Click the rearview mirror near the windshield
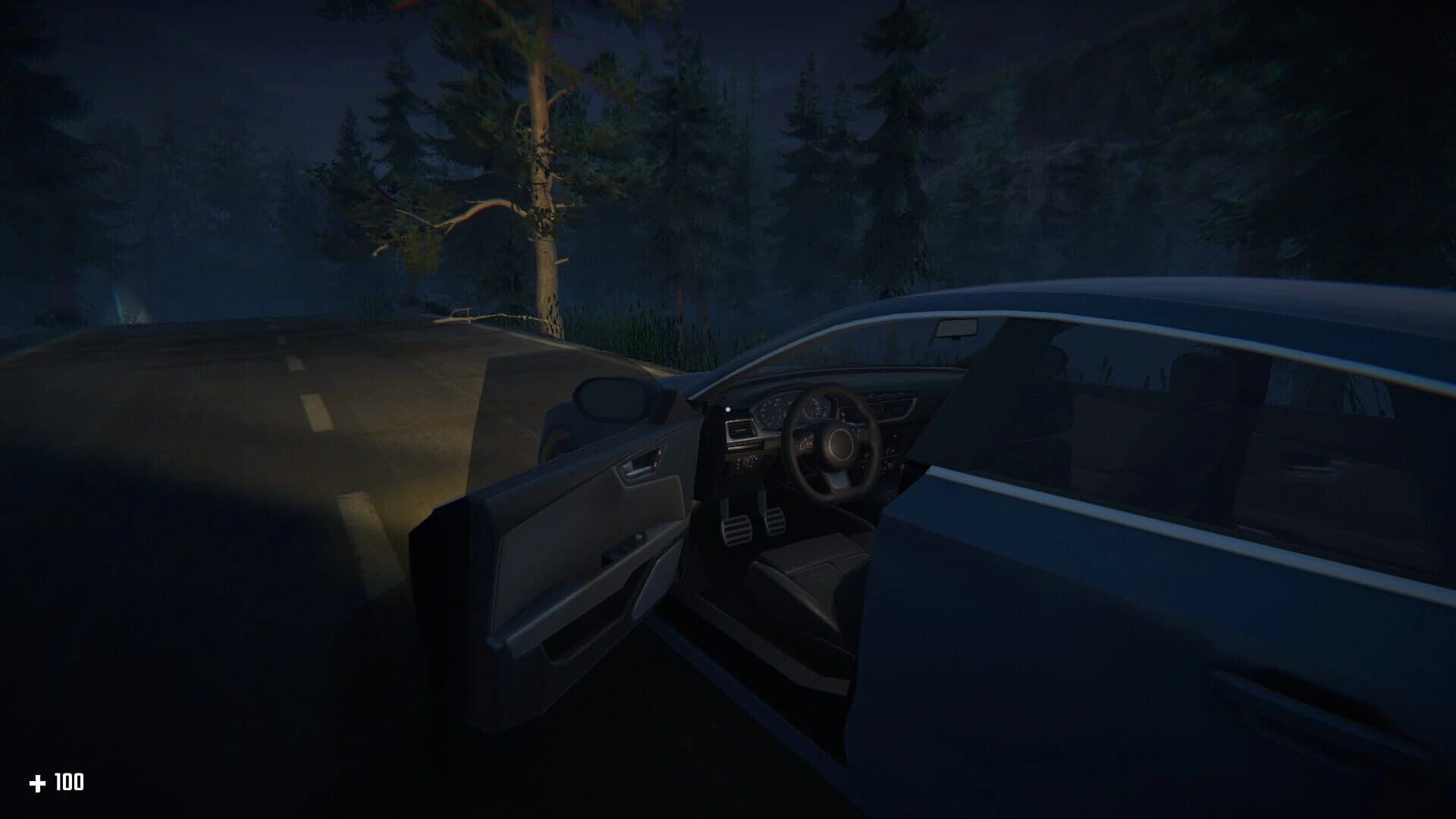The image size is (1456, 819). [956, 328]
